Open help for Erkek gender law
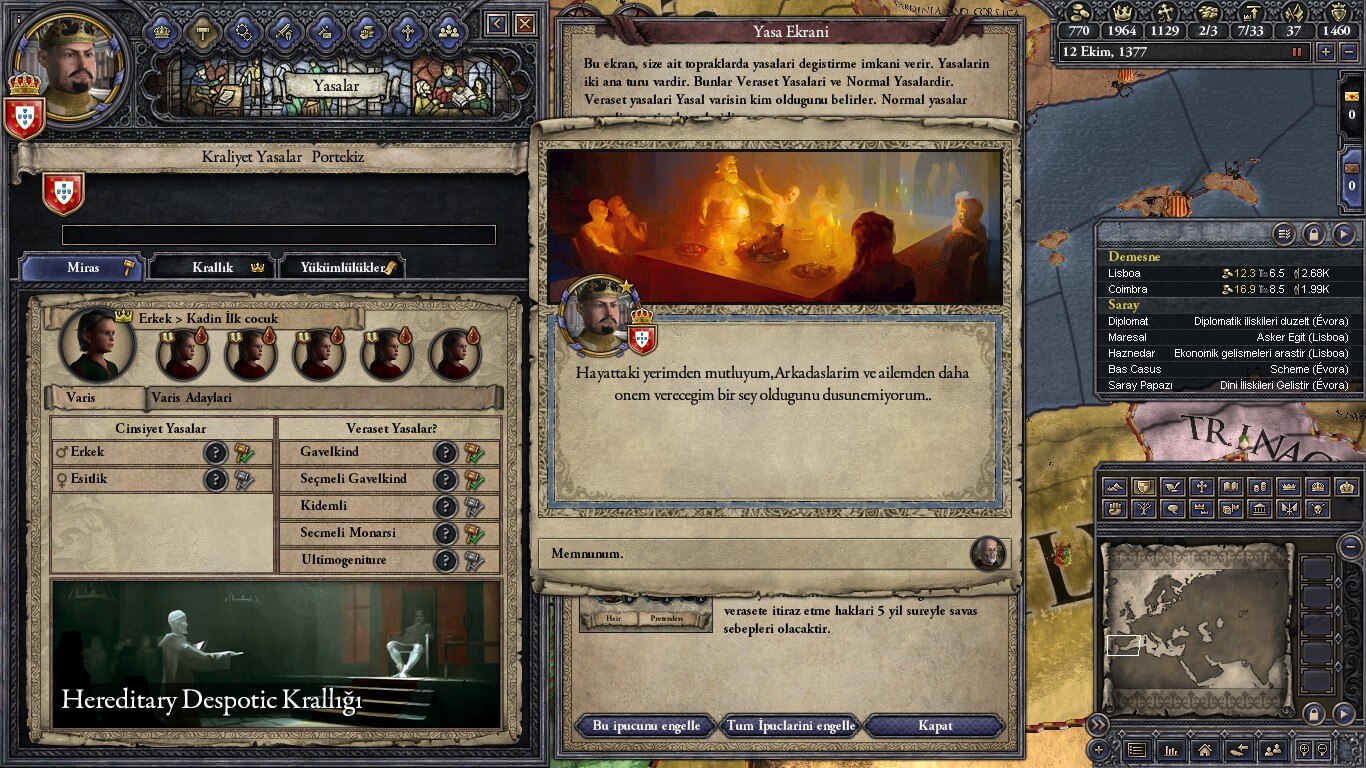Screen dimensions: 1366x768 pyautogui.click(x=216, y=453)
